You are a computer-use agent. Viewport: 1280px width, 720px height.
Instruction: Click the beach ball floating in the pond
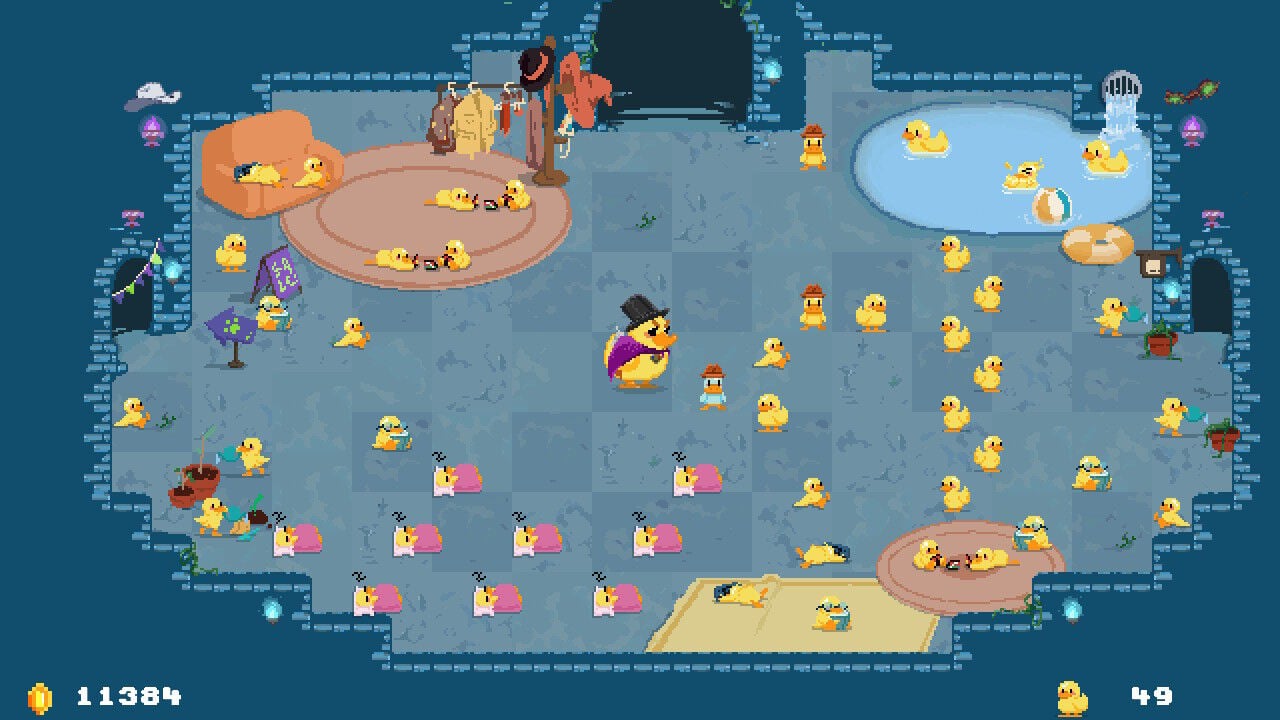click(x=1050, y=205)
